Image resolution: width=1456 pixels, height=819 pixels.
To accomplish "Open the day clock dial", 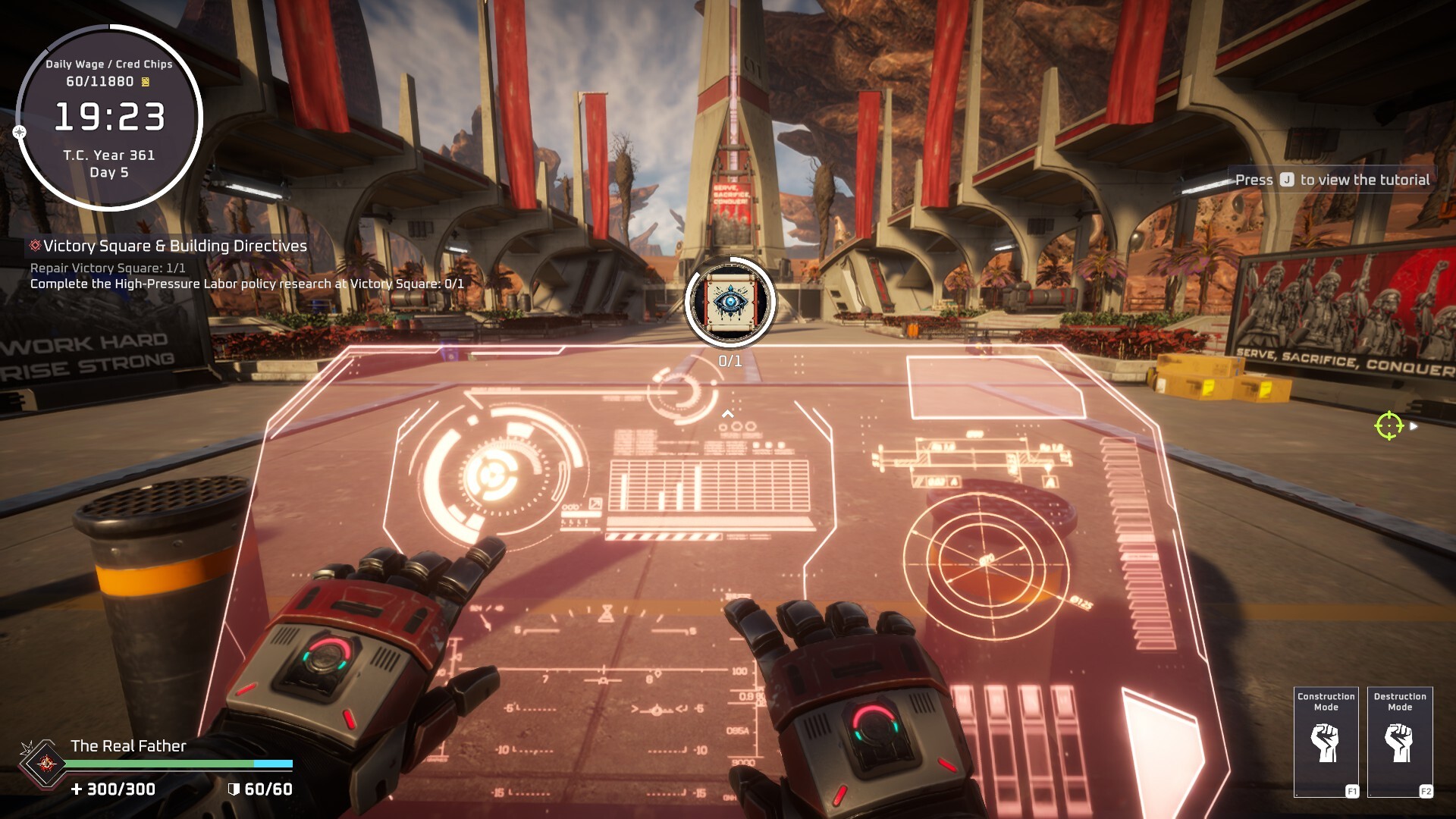I will click(109, 118).
